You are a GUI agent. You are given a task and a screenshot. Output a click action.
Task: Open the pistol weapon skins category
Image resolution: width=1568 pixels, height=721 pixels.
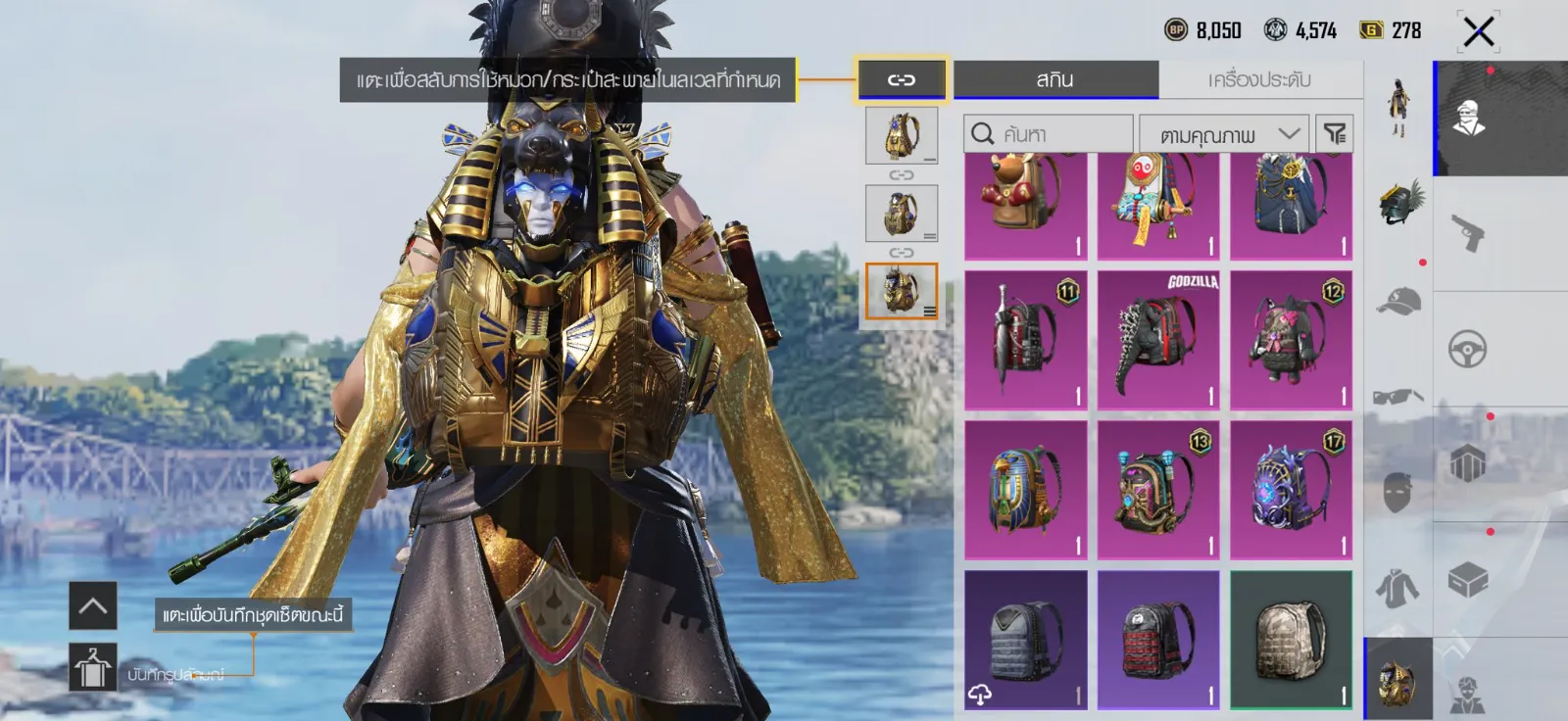[x=1467, y=233]
